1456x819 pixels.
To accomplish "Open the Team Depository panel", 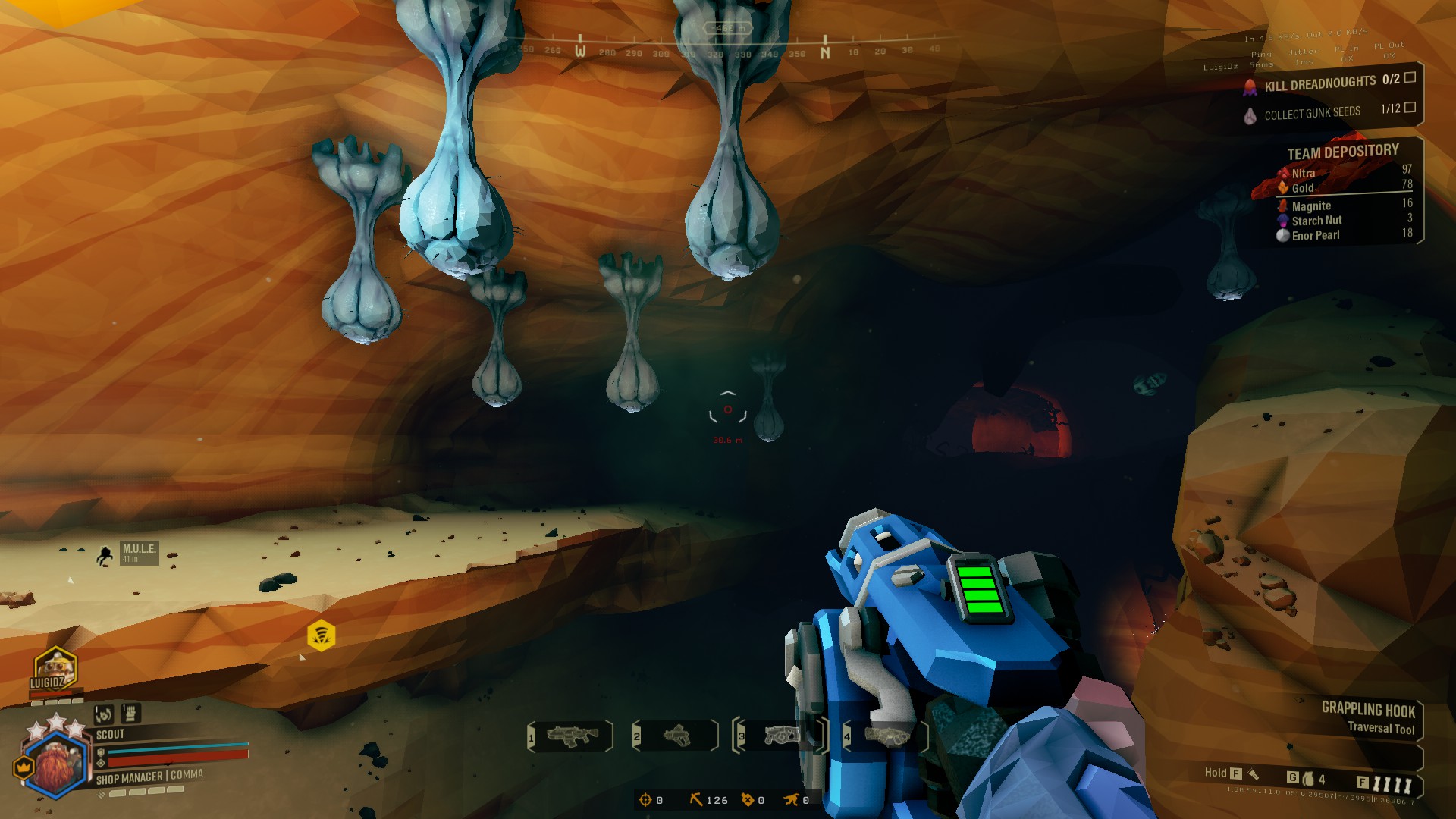I will (1342, 152).
